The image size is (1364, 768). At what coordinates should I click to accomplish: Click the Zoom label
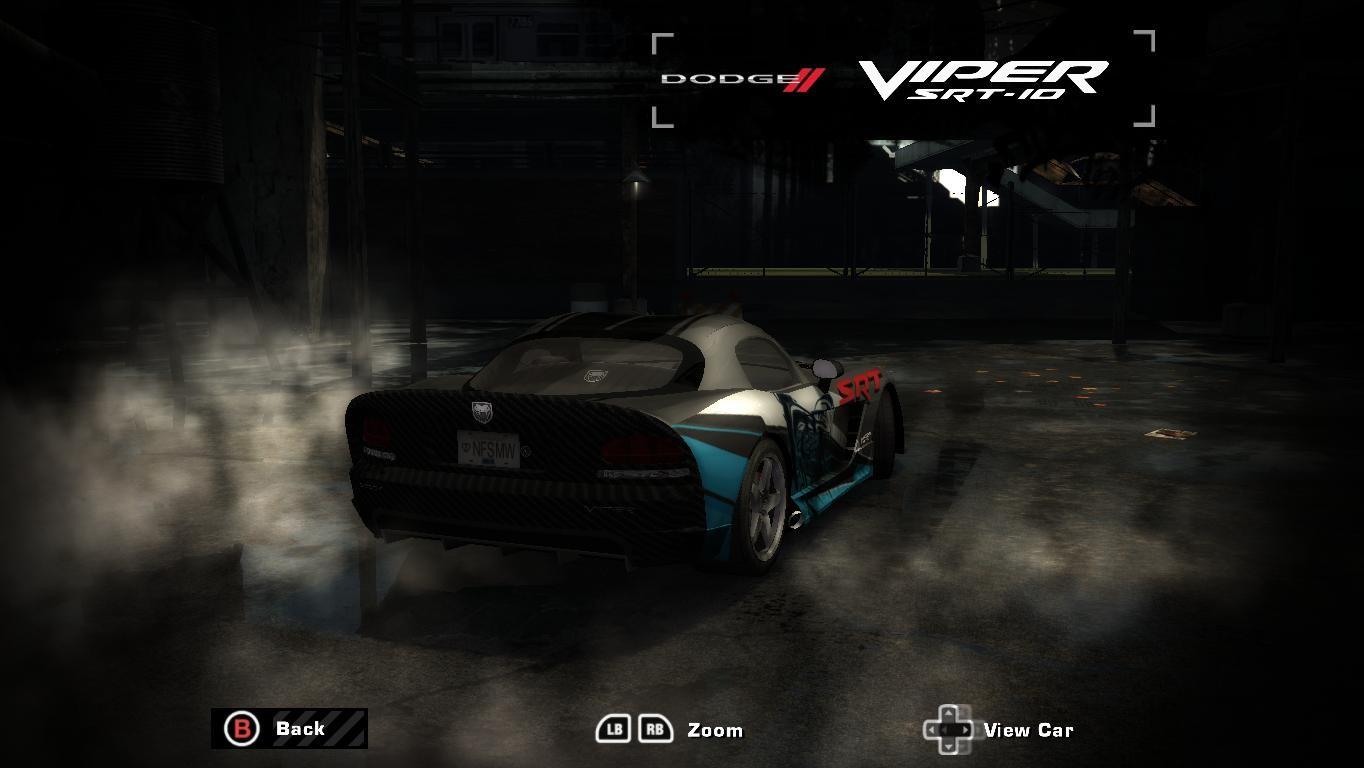click(714, 730)
